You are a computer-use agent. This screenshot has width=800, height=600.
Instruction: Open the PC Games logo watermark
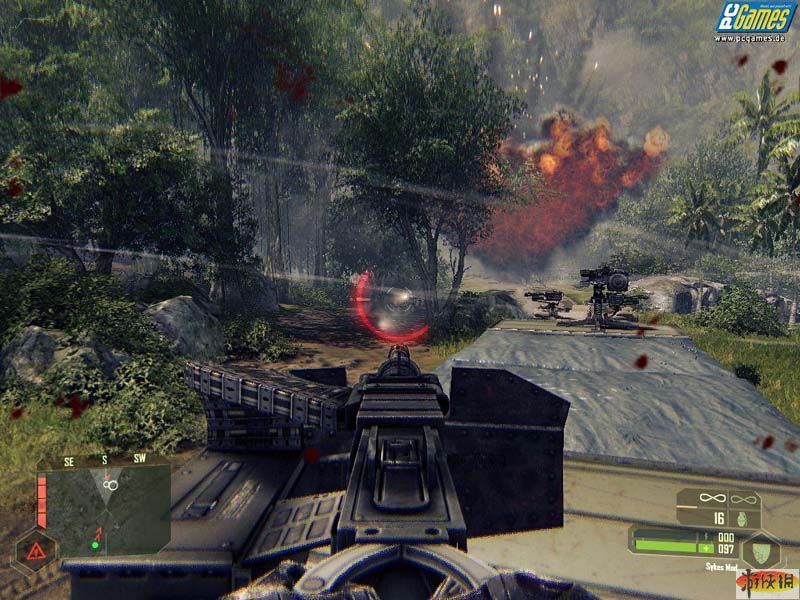click(x=753, y=20)
